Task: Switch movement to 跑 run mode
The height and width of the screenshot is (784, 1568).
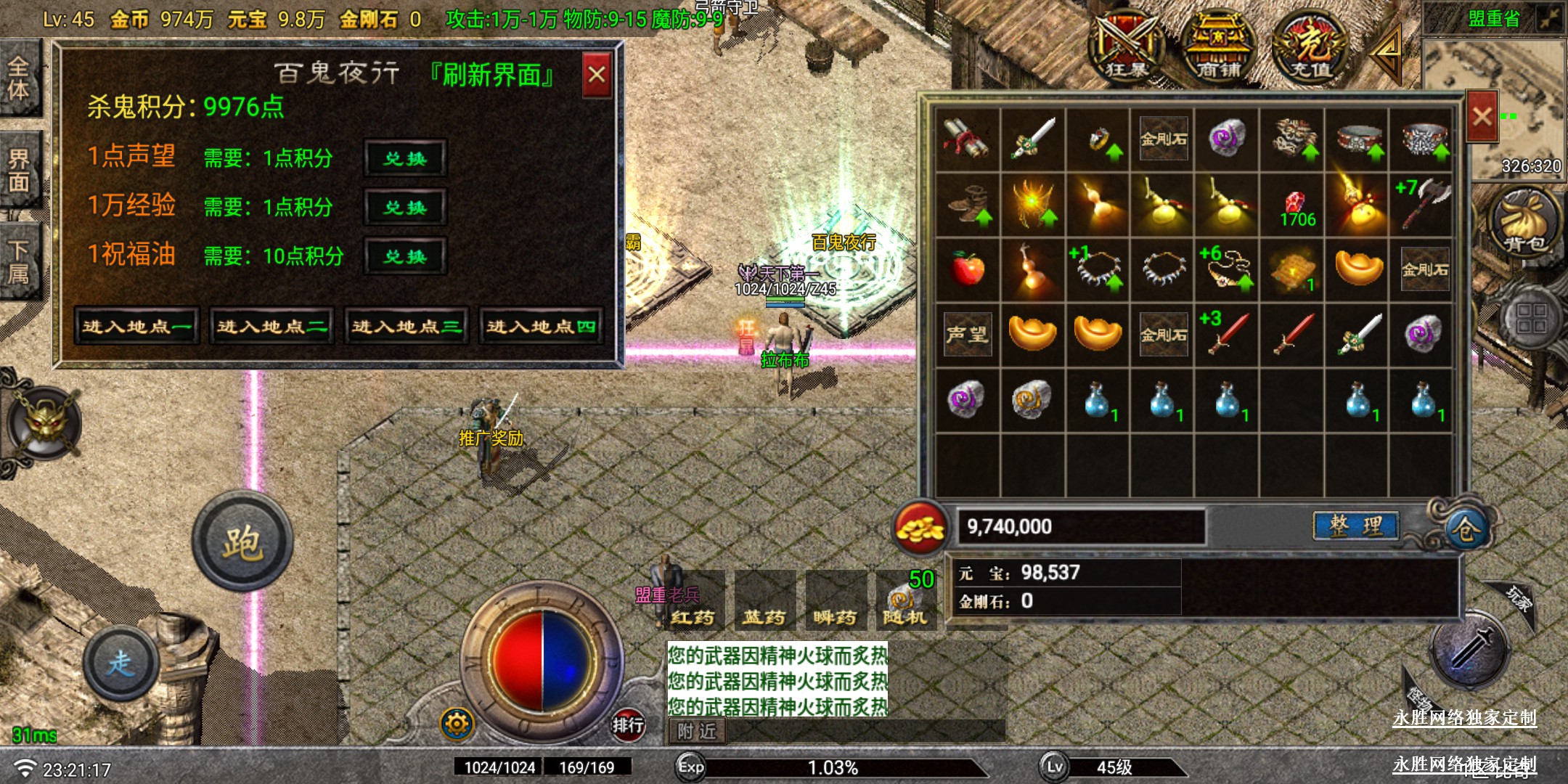Action: click(242, 543)
